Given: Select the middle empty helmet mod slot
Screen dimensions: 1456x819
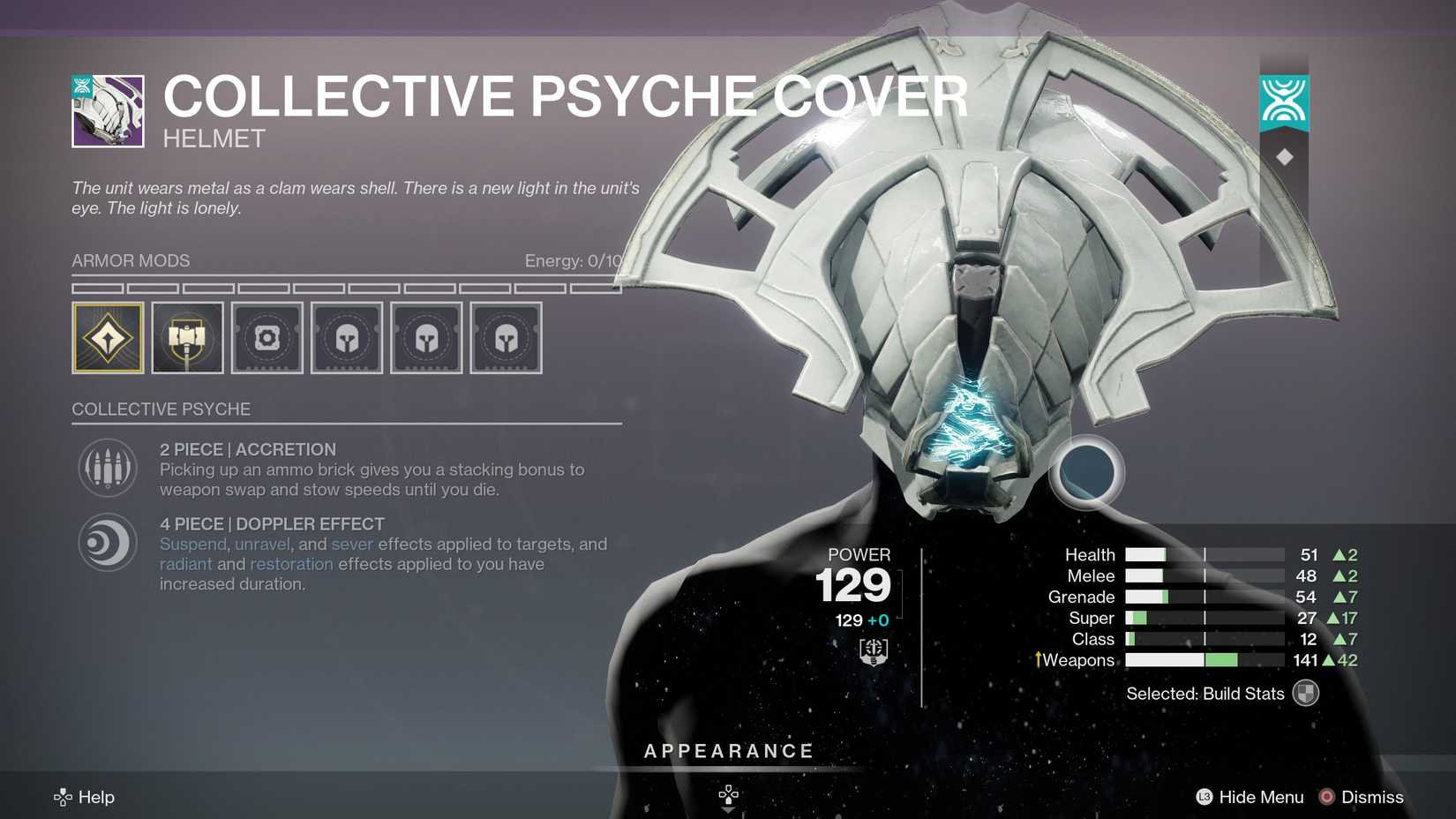Looking at the screenshot, I should [426, 337].
